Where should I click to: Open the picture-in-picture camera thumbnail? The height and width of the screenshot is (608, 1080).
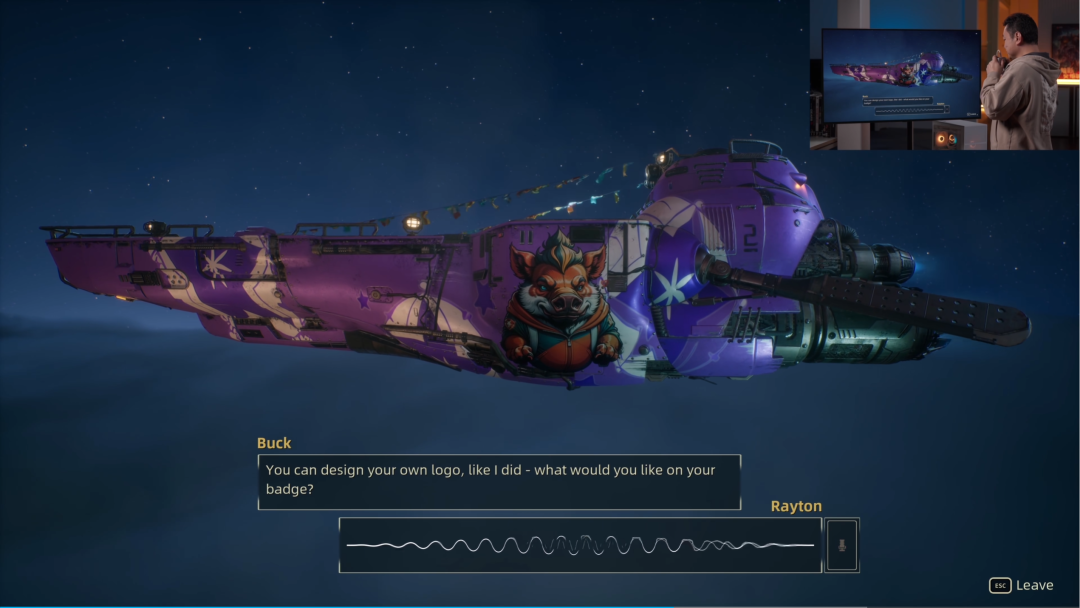point(943,76)
